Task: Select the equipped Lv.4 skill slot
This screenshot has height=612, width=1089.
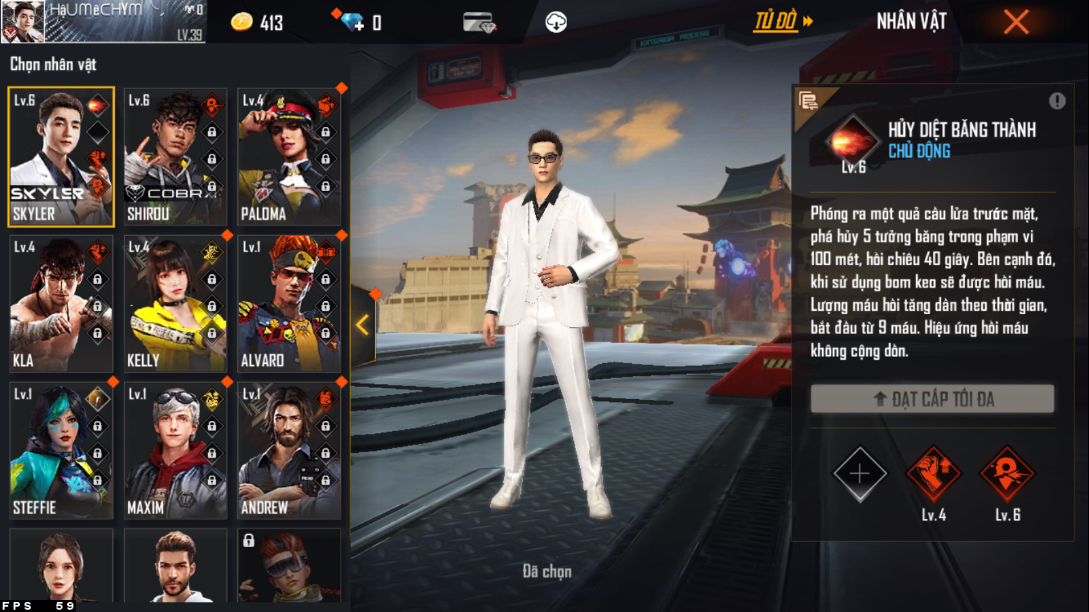Action: click(x=933, y=473)
